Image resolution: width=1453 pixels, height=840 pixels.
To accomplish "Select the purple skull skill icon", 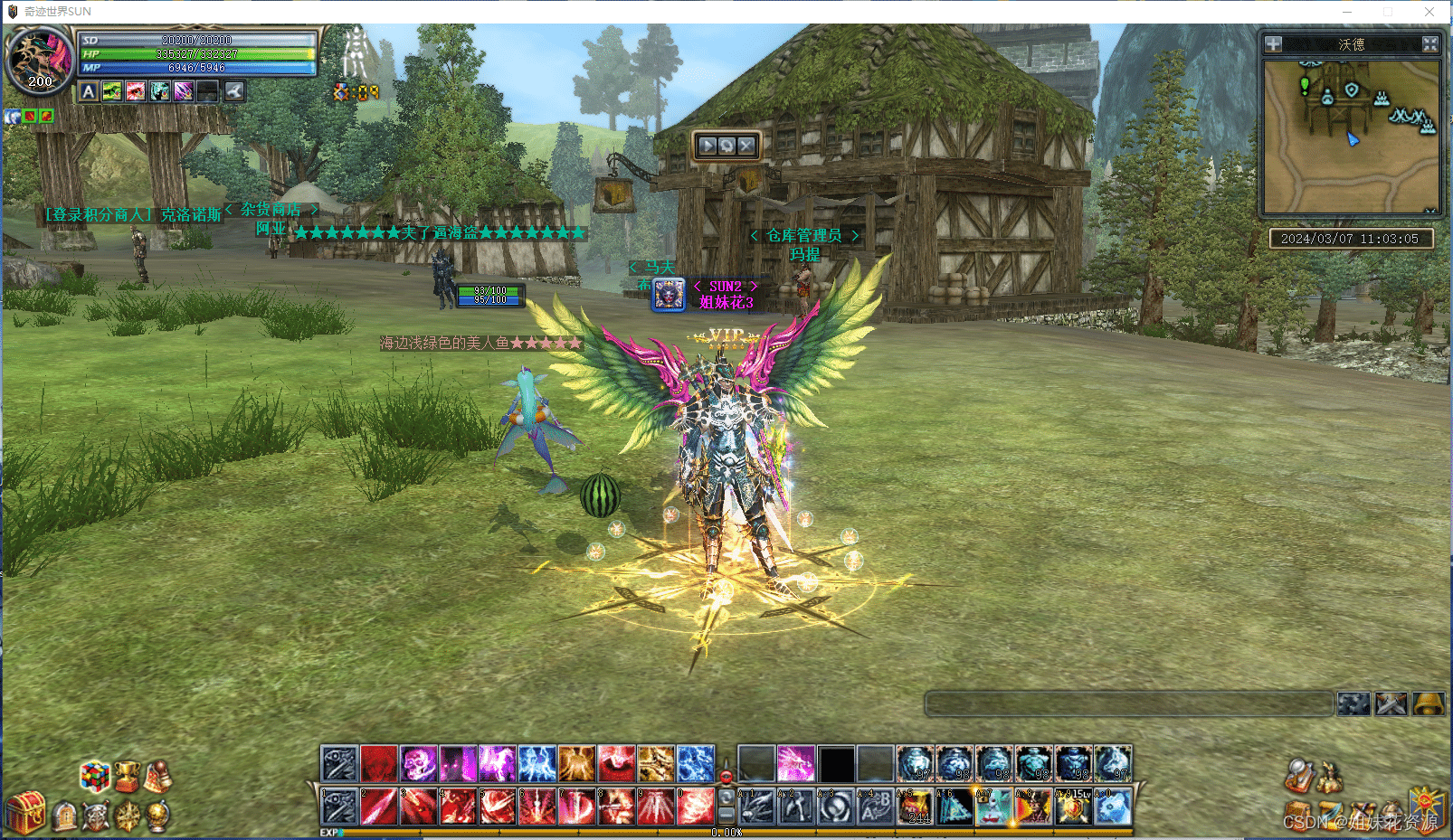I will tap(419, 764).
